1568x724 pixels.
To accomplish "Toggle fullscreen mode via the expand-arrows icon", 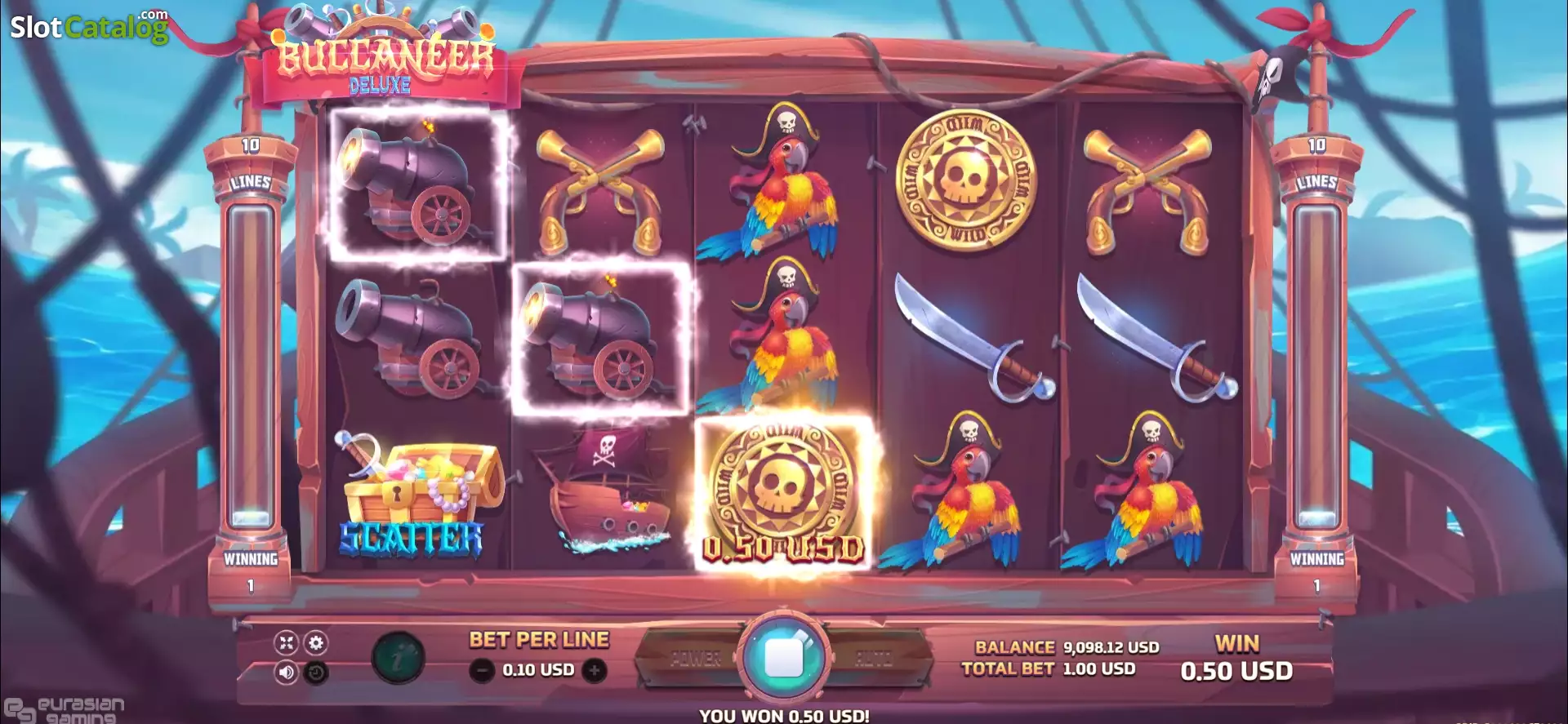I will click(286, 644).
